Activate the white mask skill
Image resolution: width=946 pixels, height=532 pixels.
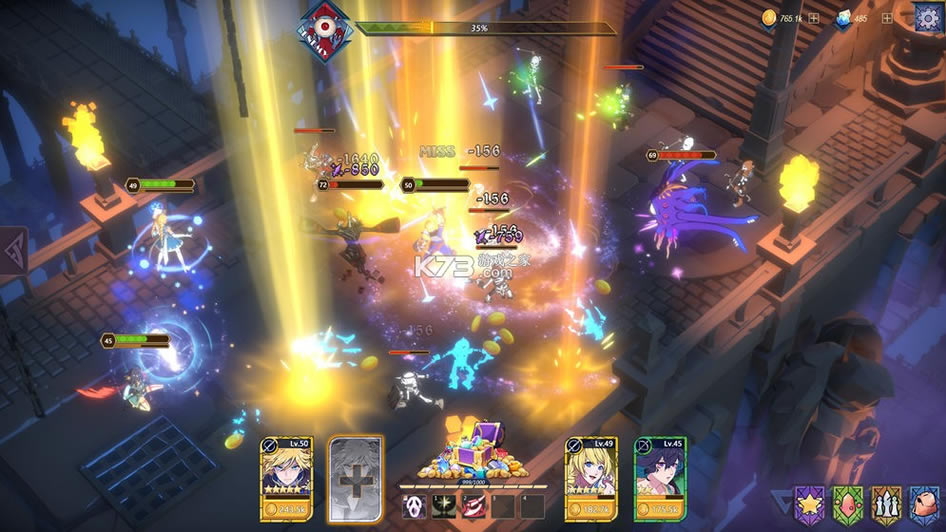pyautogui.click(x=414, y=507)
